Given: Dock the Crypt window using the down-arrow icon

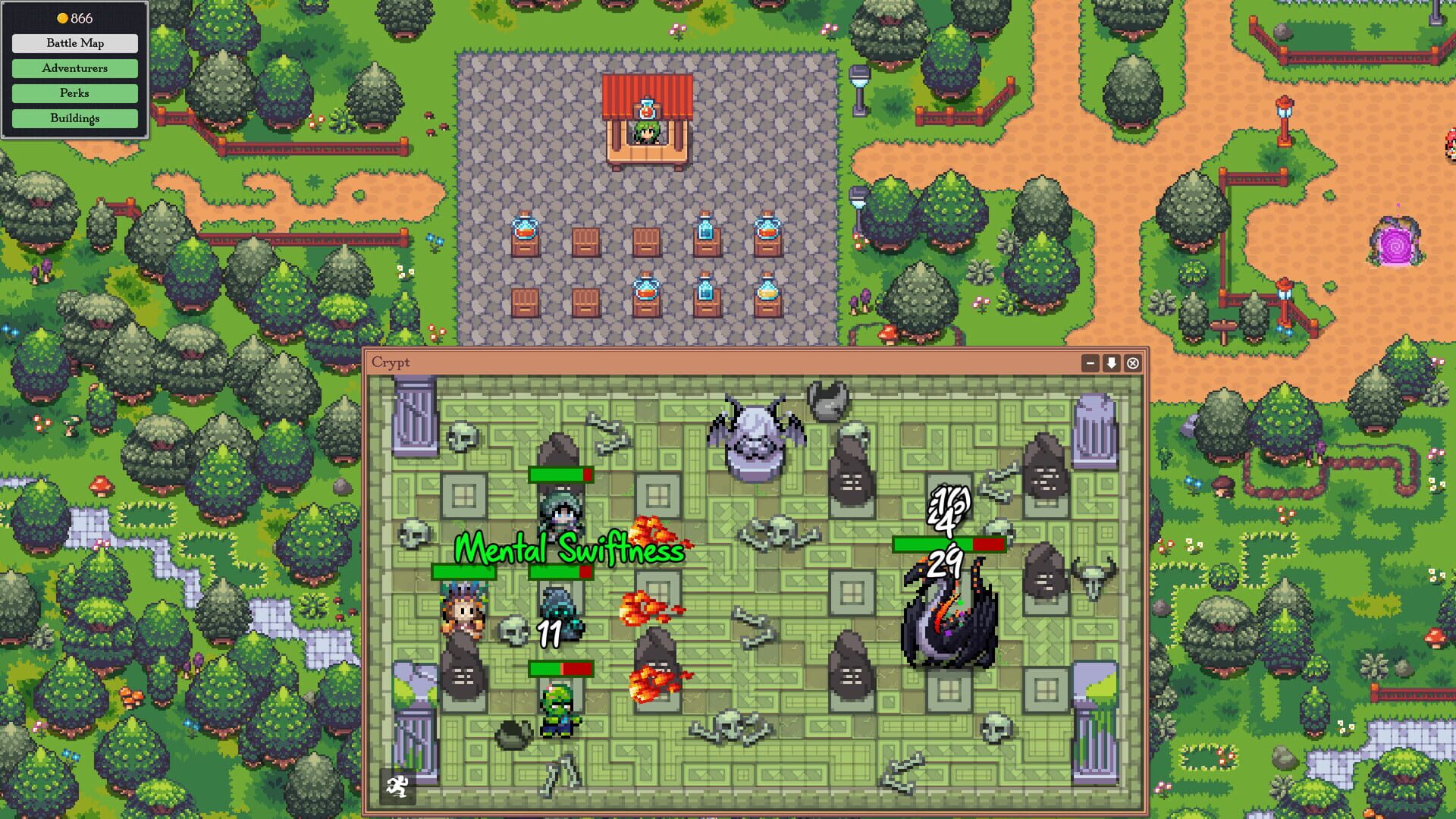Looking at the screenshot, I should 1110,362.
